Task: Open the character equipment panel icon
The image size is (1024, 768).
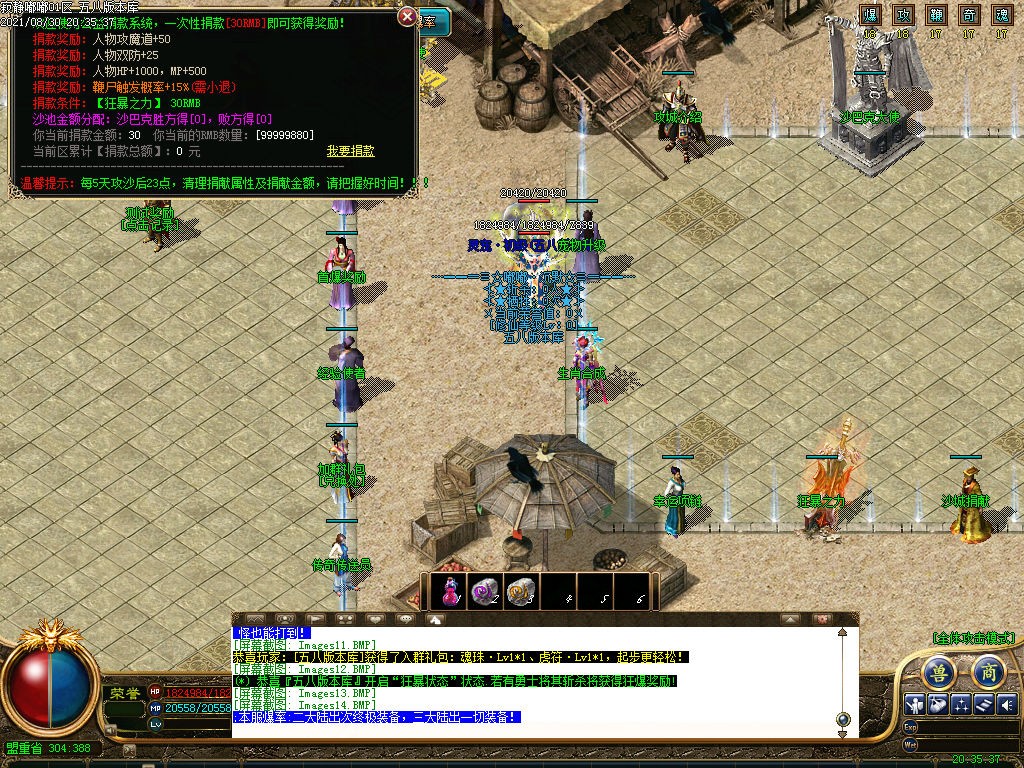Action: 914,704
